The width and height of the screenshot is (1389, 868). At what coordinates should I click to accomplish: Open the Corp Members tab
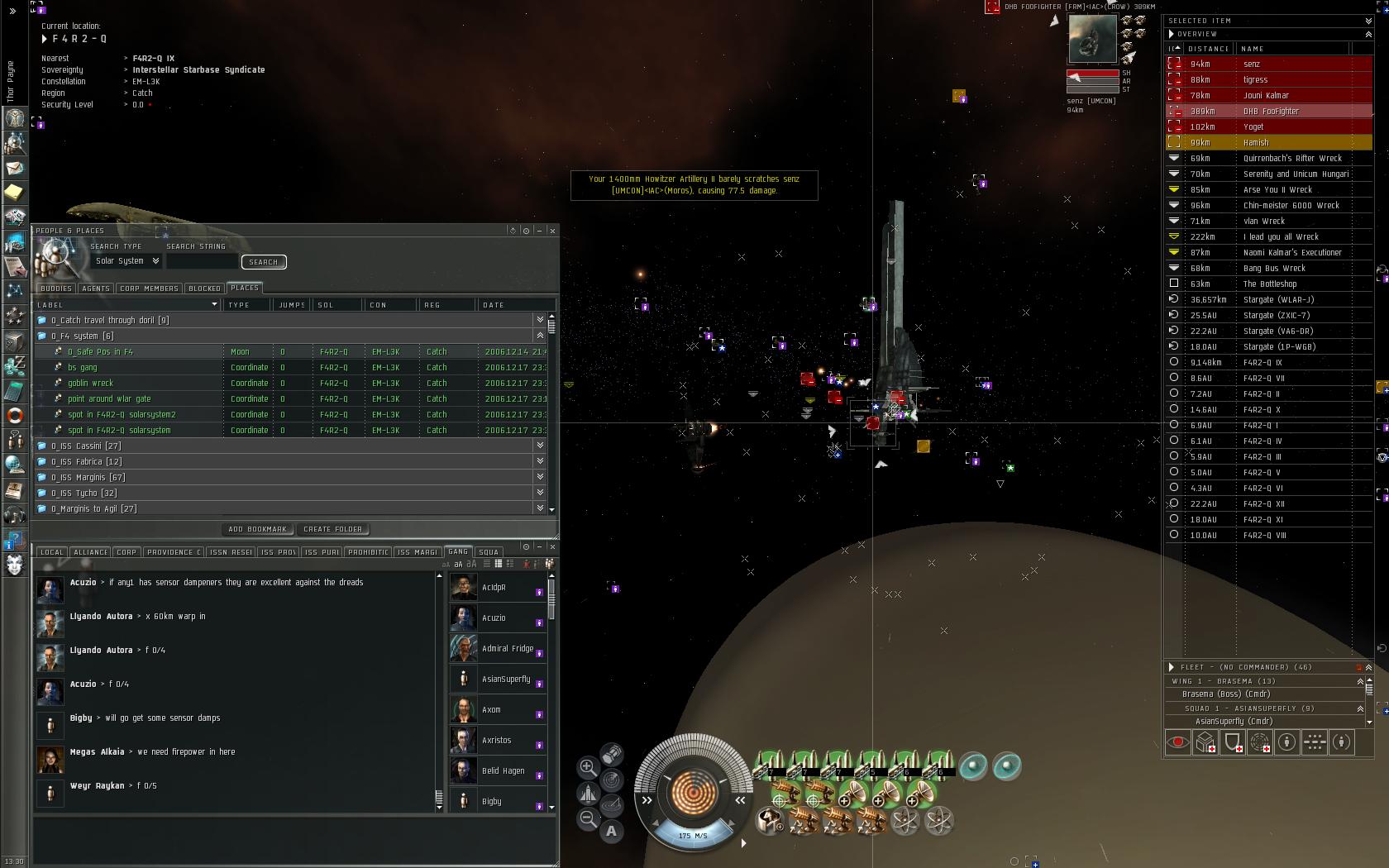149,289
